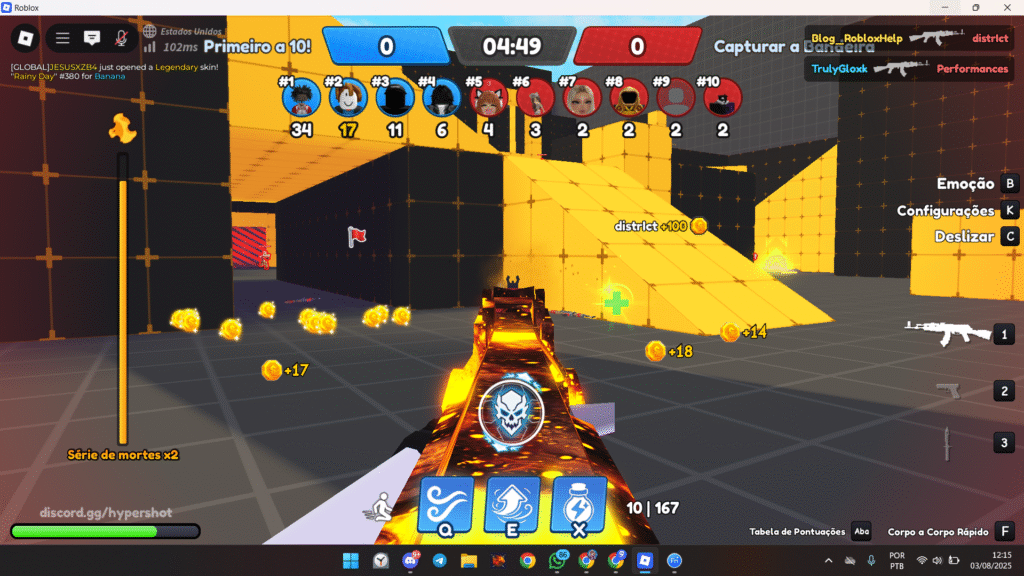The width and height of the screenshot is (1024, 576).
Task: Activate the wind dash ability
Action: click(446, 504)
